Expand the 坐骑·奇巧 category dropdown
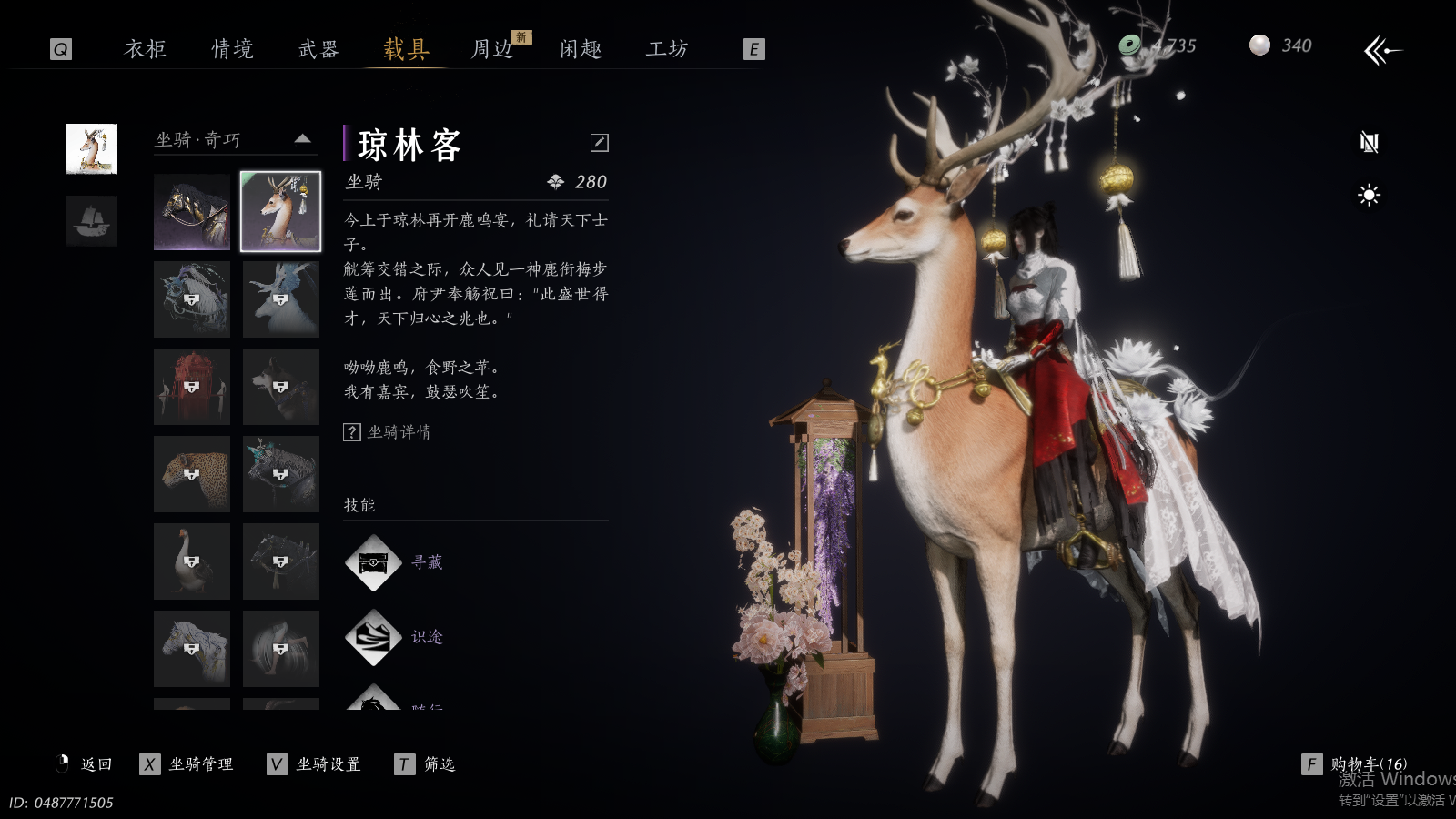 (303, 139)
